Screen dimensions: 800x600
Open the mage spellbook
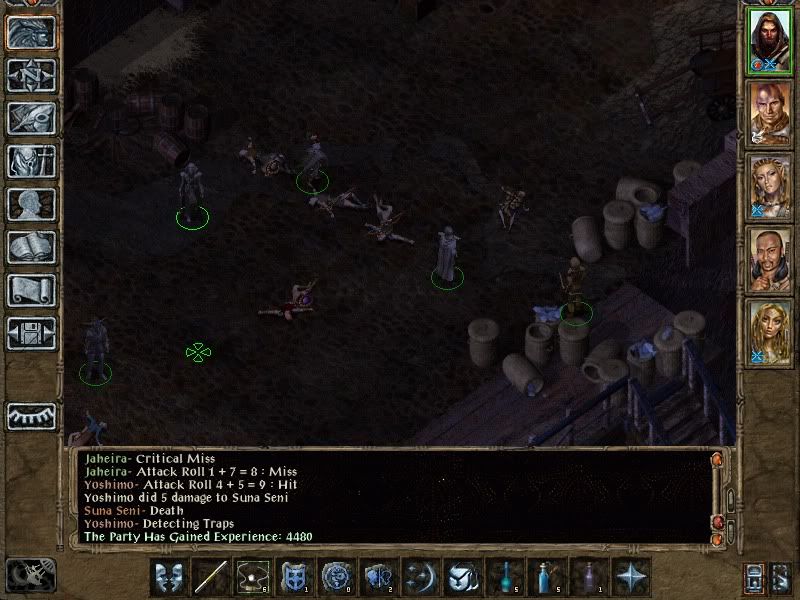[x=31, y=247]
